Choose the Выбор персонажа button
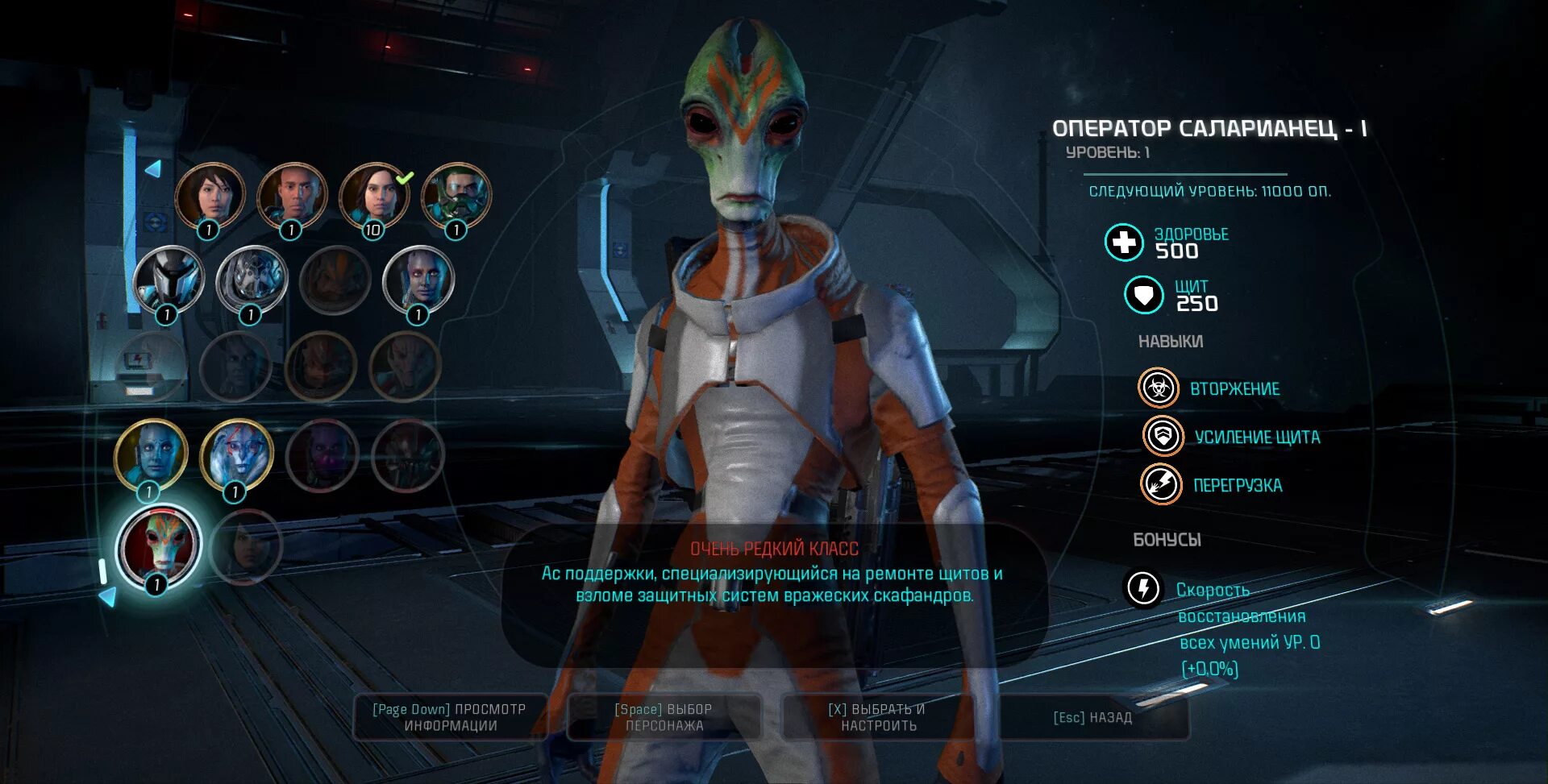Viewport: 1548px width, 784px height. click(664, 717)
